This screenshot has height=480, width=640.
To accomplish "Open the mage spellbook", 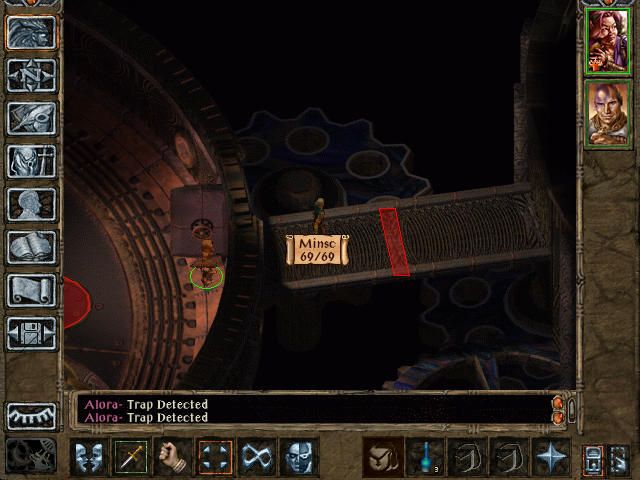I will 31,247.
